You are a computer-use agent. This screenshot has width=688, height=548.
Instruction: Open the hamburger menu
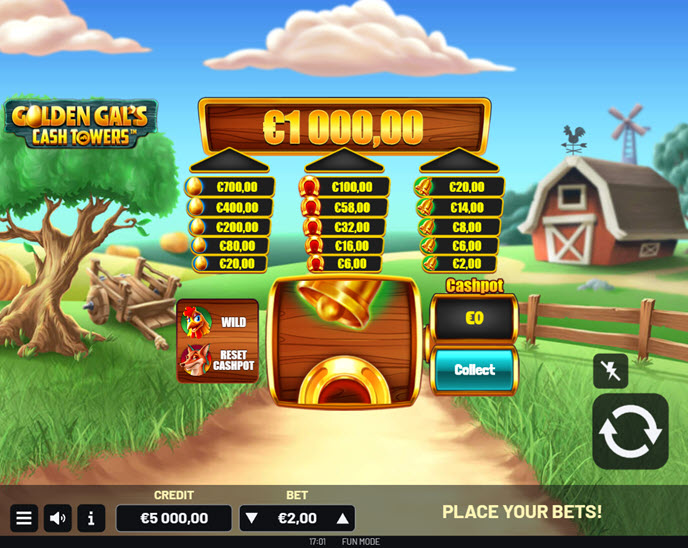pos(24,518)
